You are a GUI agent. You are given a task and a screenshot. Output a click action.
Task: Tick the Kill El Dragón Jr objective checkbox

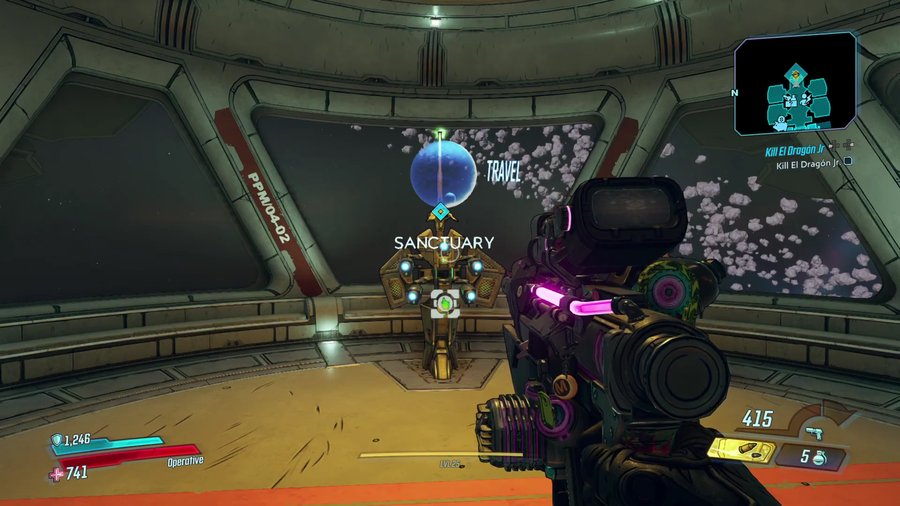848,161
